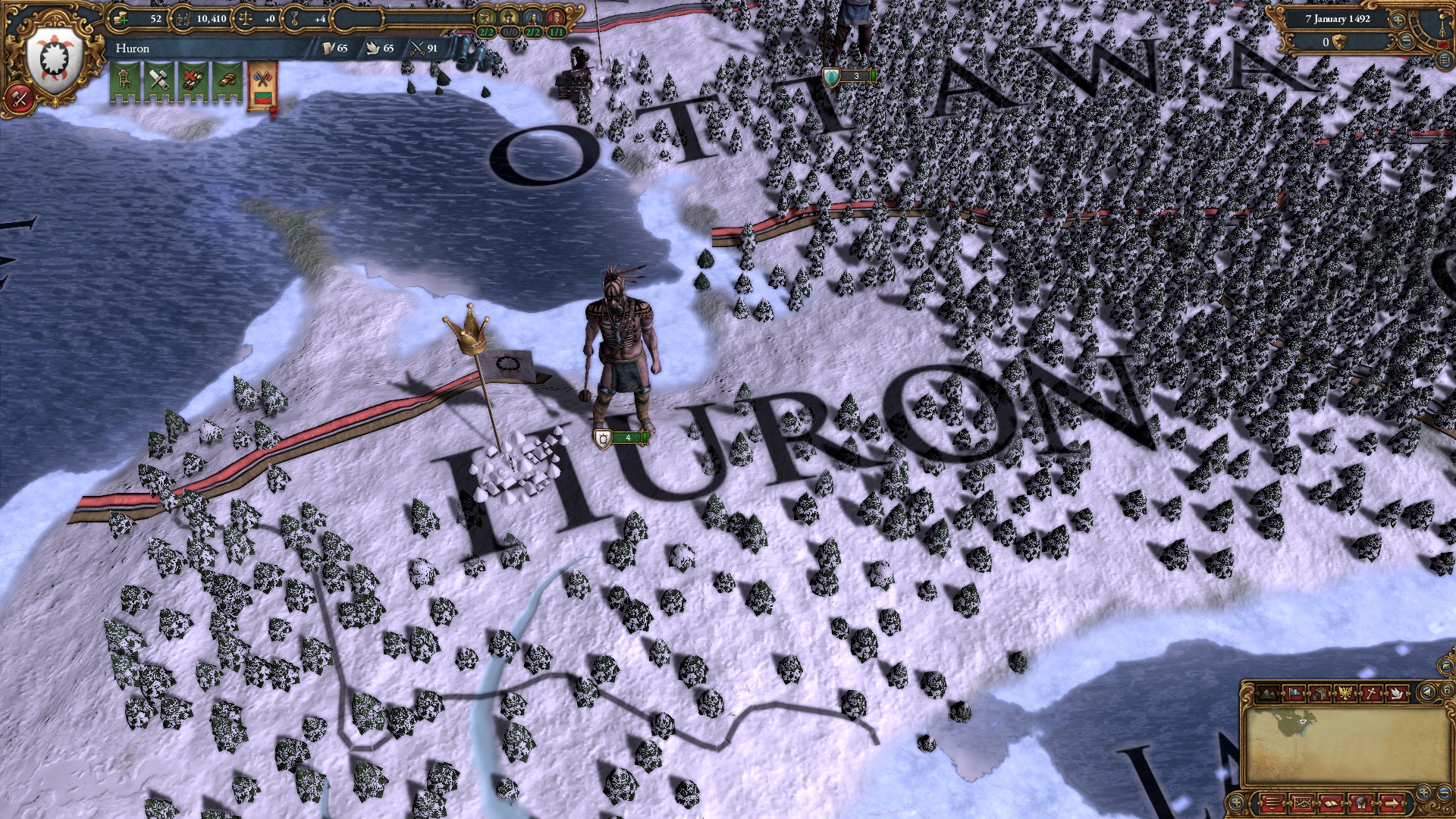This screenshot has height=819, width=1456.
Task: Open message settings via the helmet icon
Action: (1360, 802)
